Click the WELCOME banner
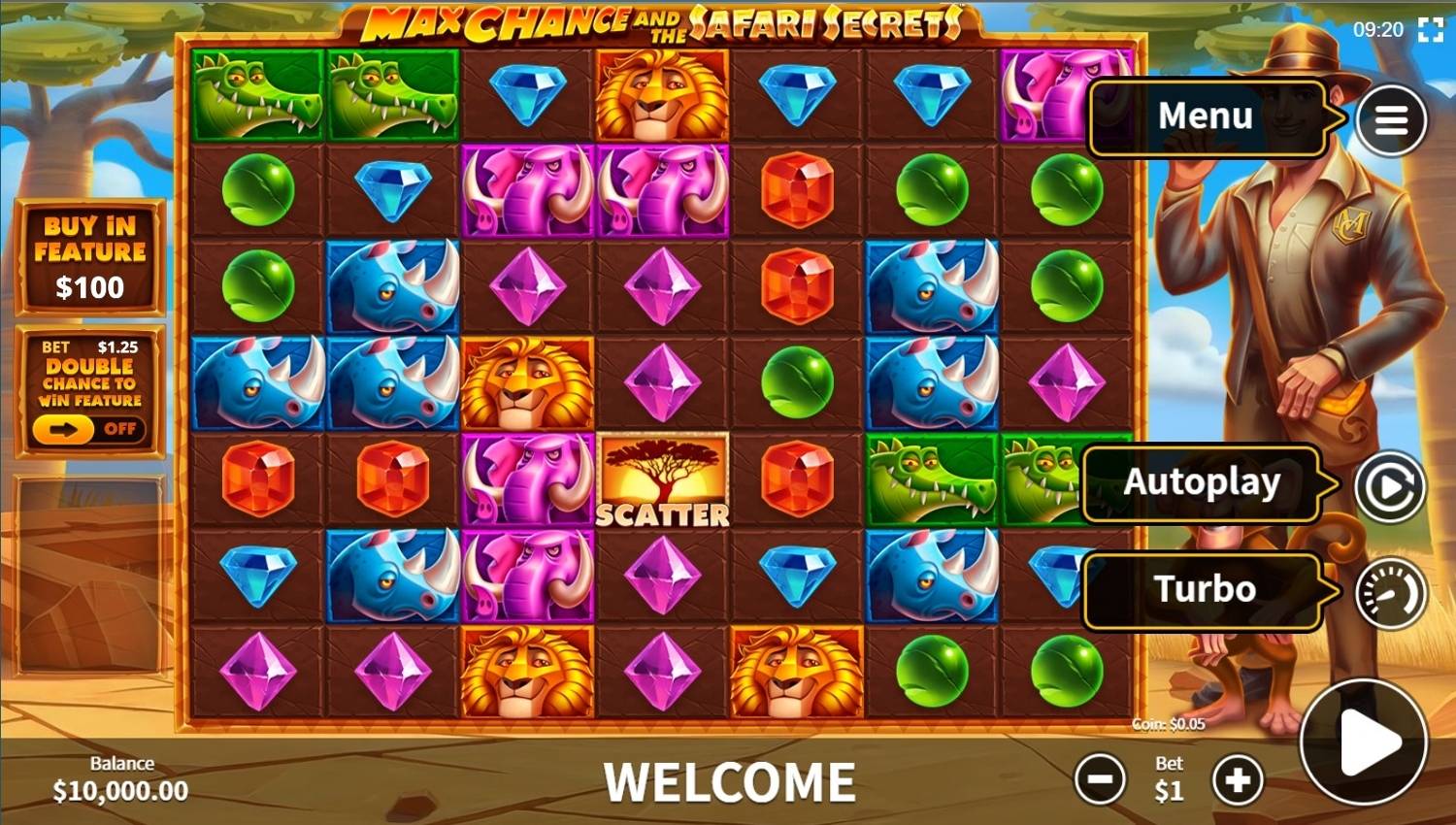 [x=728, y=778]
